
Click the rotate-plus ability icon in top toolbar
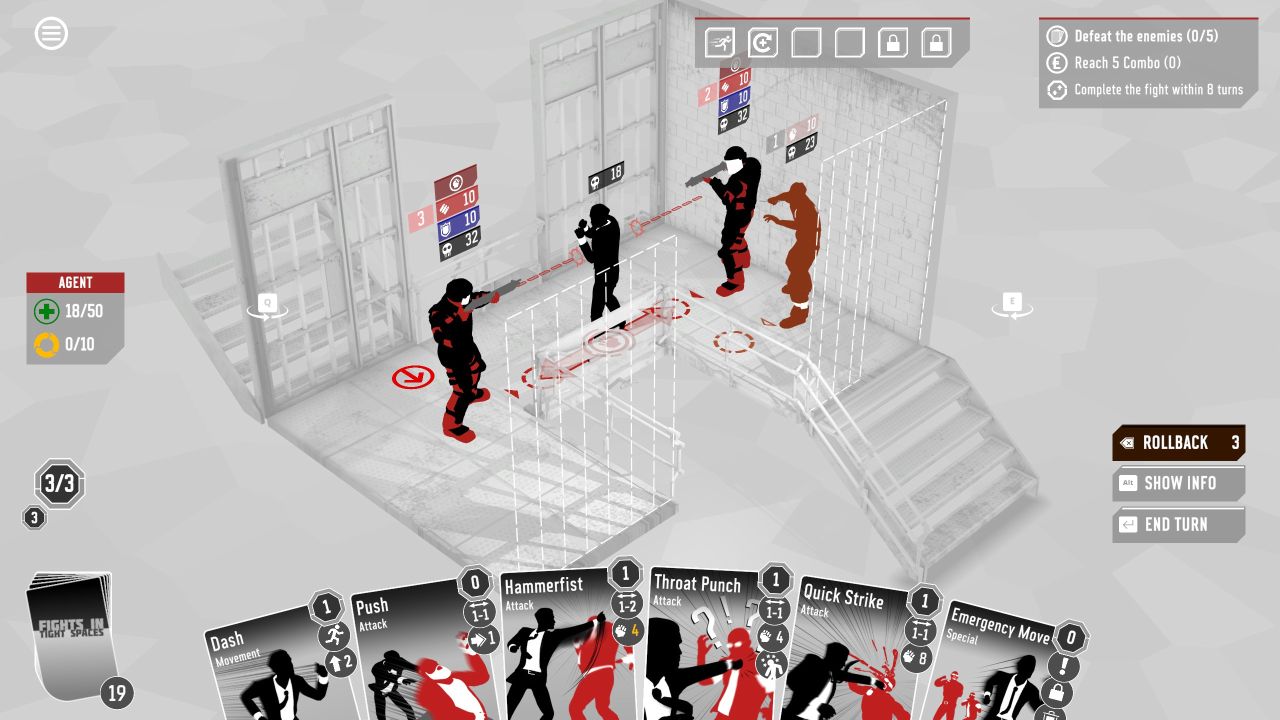tap(762, 43)
